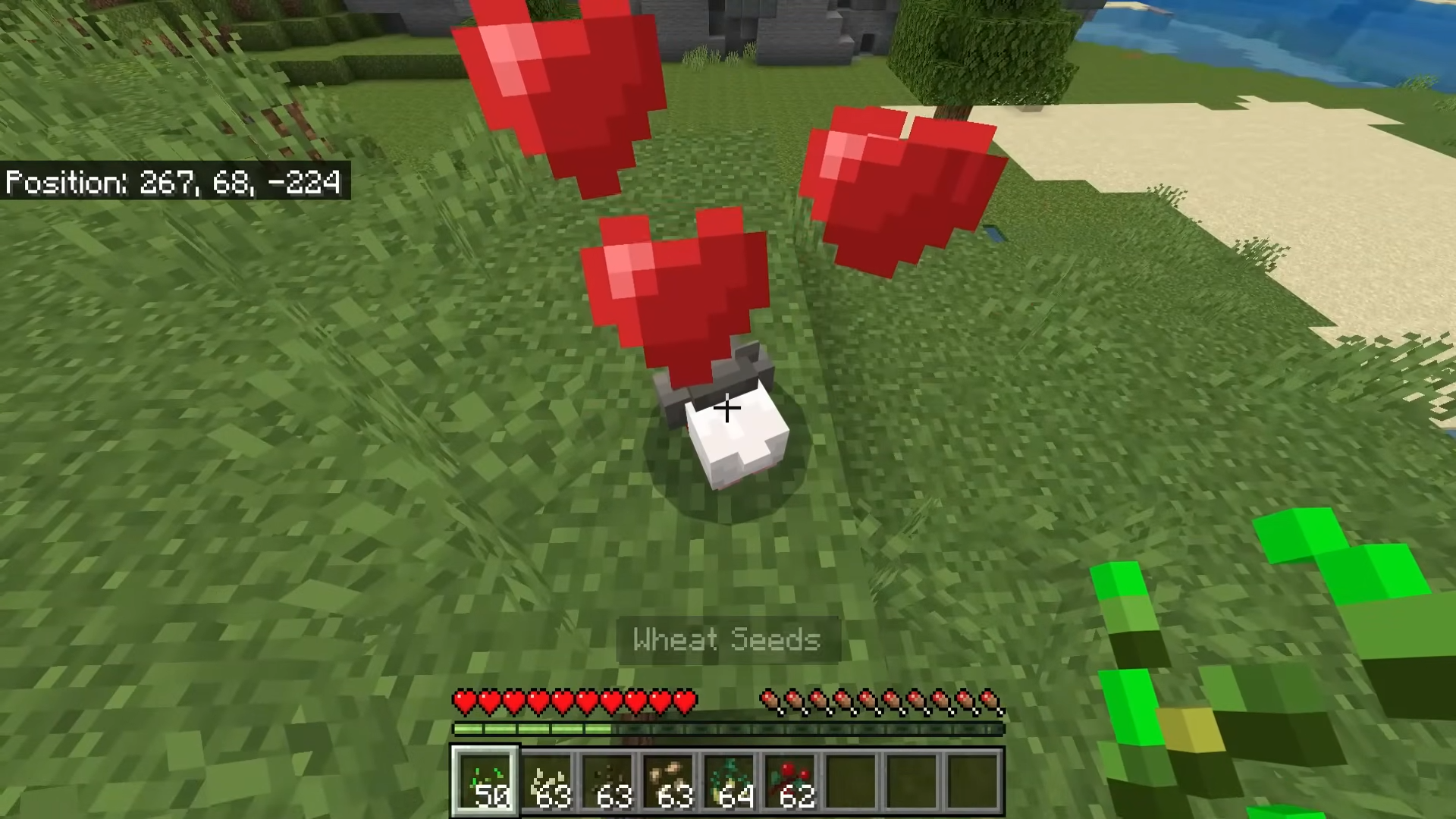This screenshot has width=1456, height=819.
Task: Select the pale pumpkin seeds hotbar slot
Action: (x=548, y=782)
